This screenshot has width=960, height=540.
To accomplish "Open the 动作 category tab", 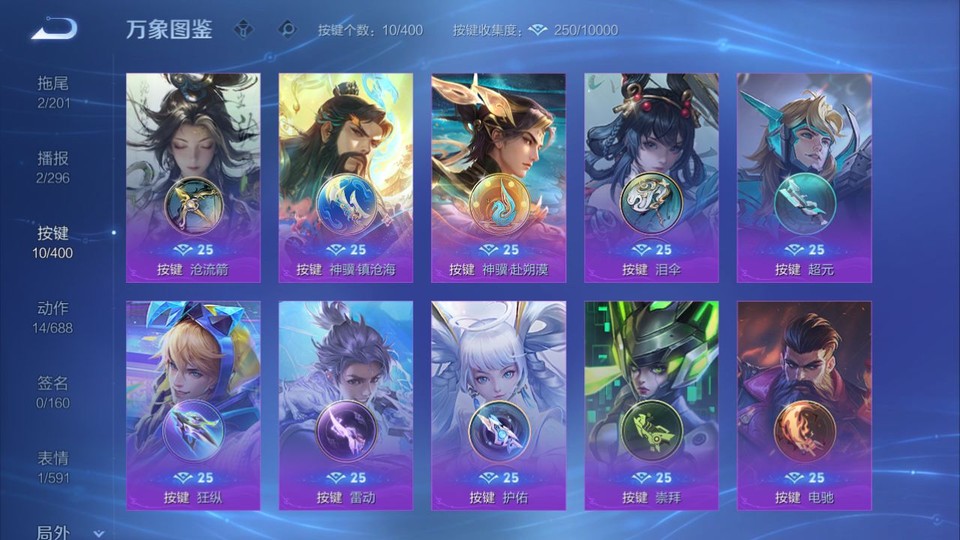I will [54, 317].
